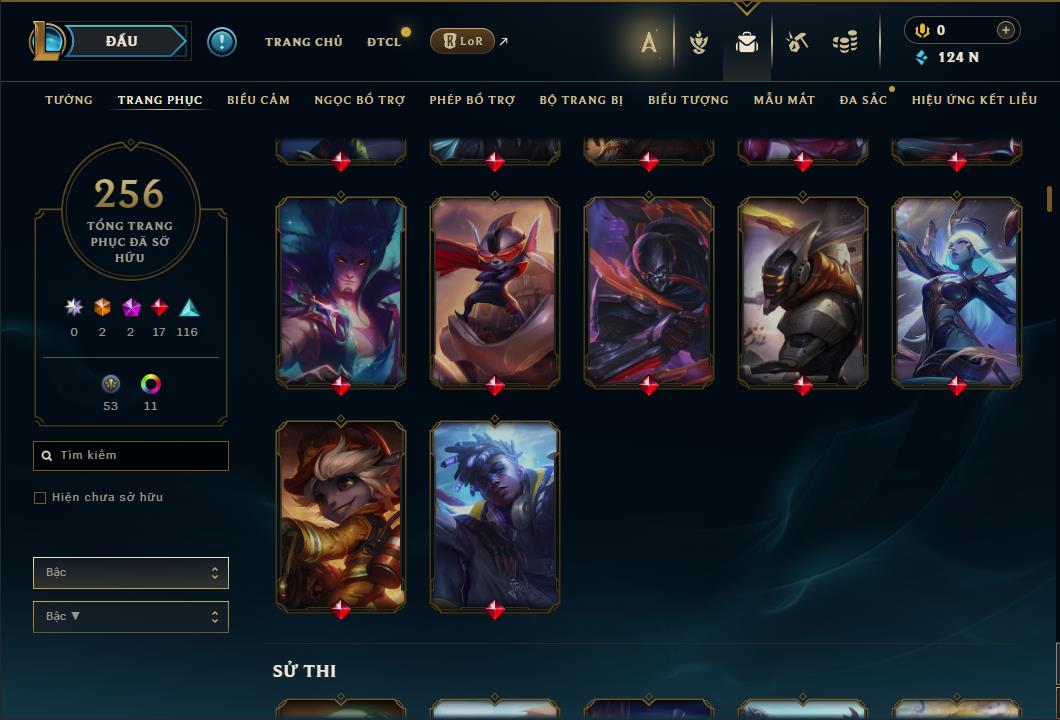Screen dimensions: 1060x720
Task: Go to the ĐTCL menu entry
Action: (384, 42)
